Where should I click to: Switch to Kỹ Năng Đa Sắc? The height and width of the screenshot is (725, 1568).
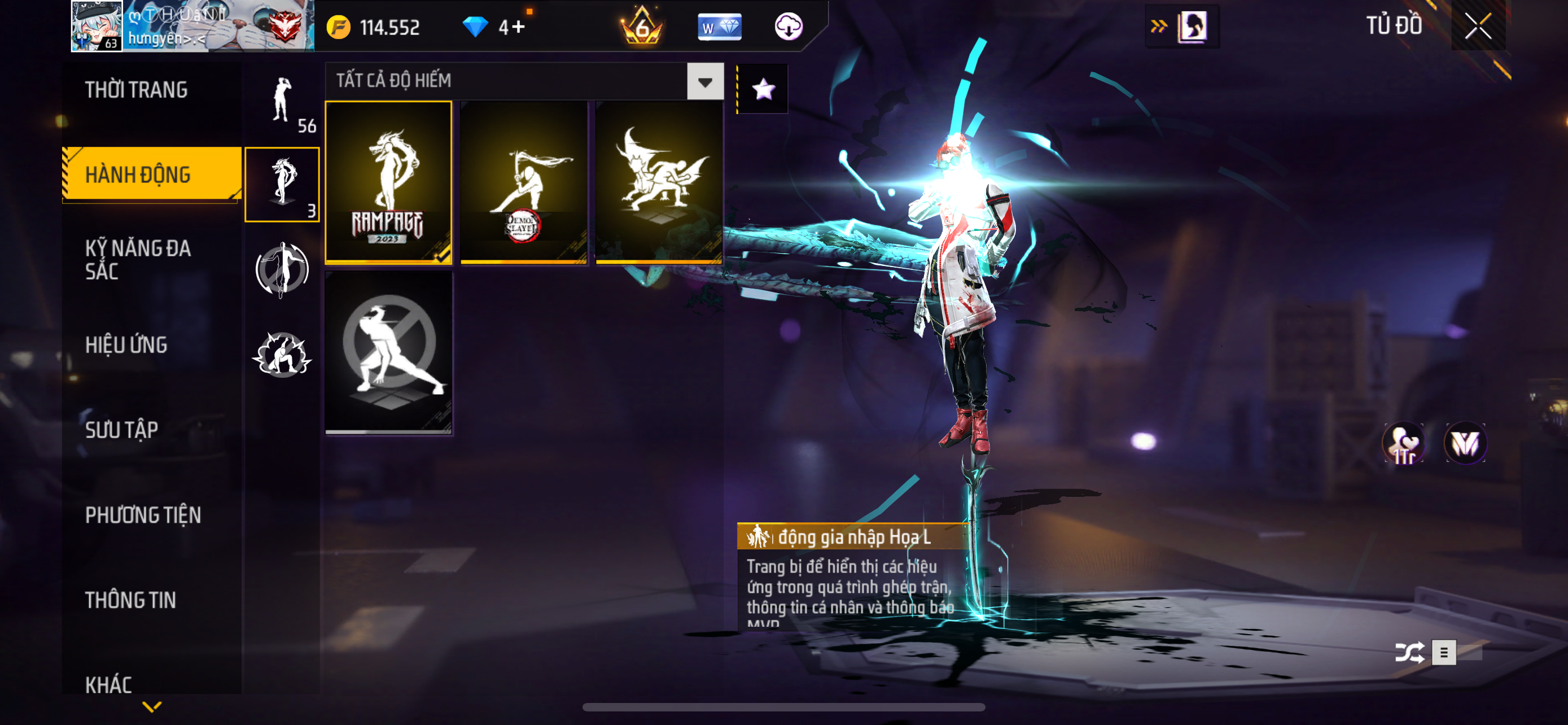138,260
